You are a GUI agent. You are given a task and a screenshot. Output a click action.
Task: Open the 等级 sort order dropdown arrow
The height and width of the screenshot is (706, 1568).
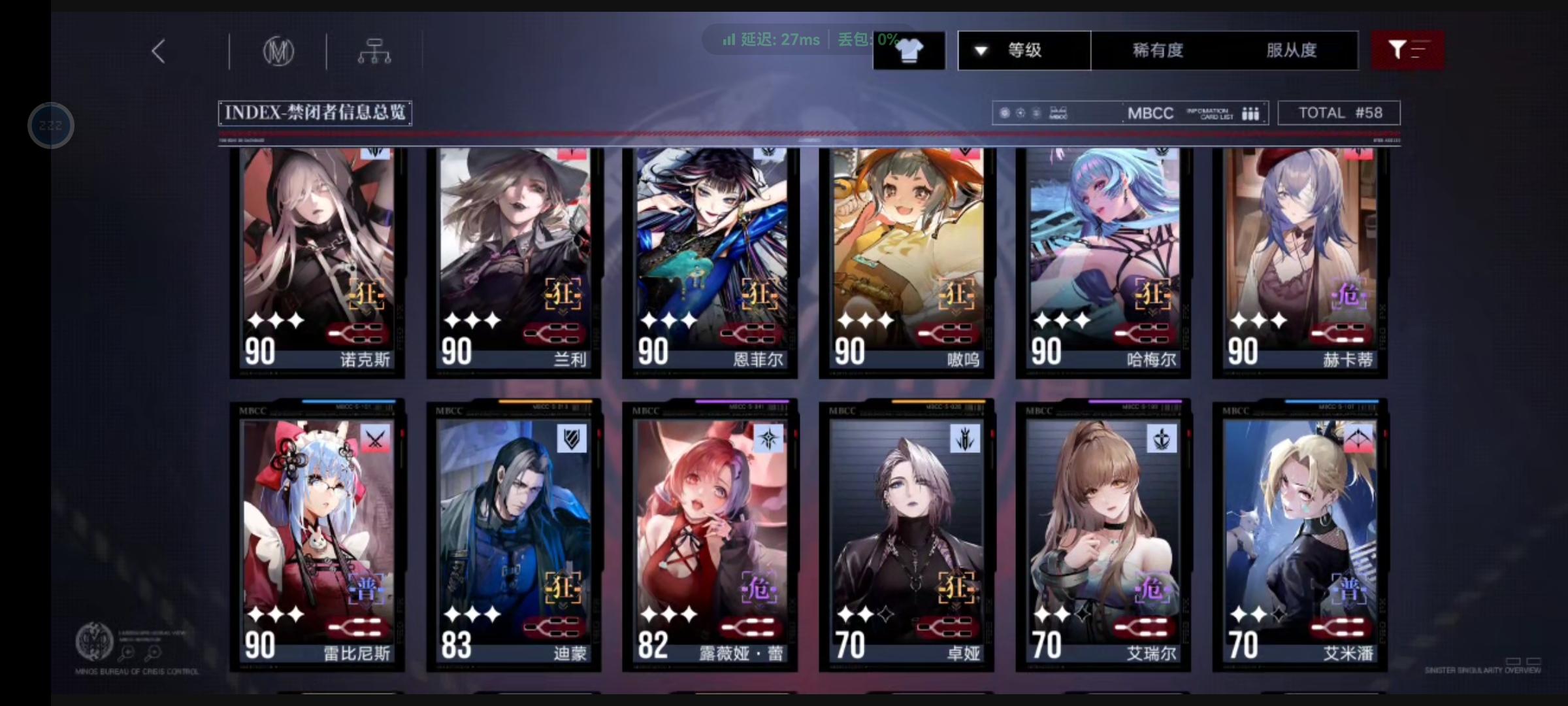[979, 50]
